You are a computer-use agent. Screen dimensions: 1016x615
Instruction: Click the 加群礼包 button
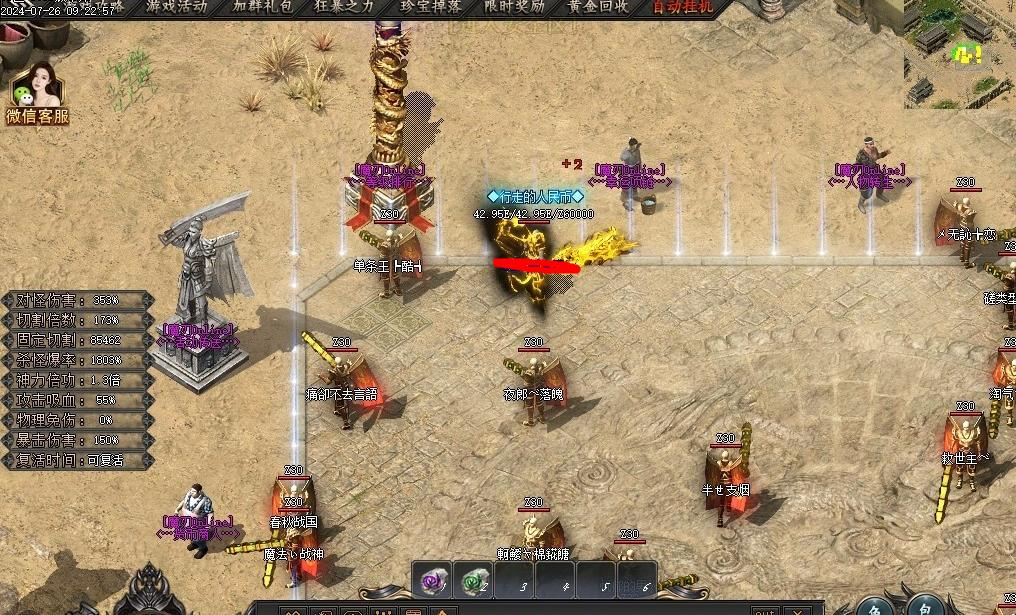click(x=263, y=6)
